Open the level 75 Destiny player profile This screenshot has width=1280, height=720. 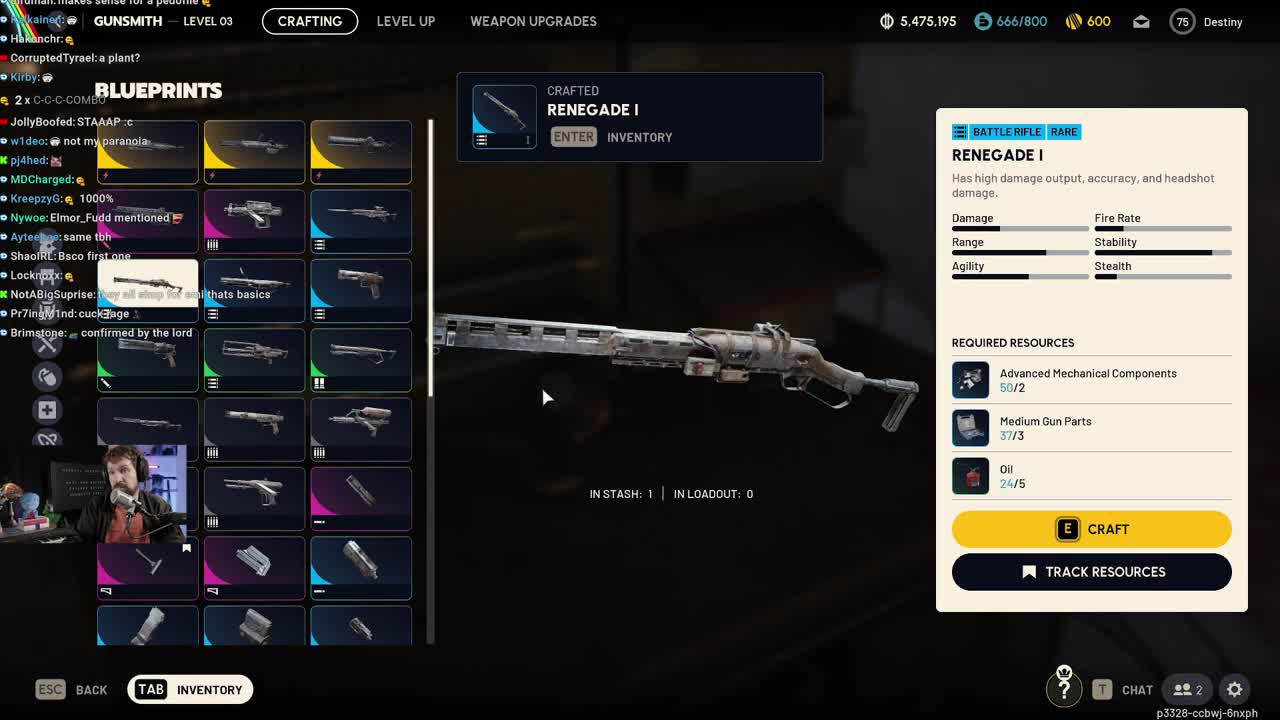point(1206,21)
